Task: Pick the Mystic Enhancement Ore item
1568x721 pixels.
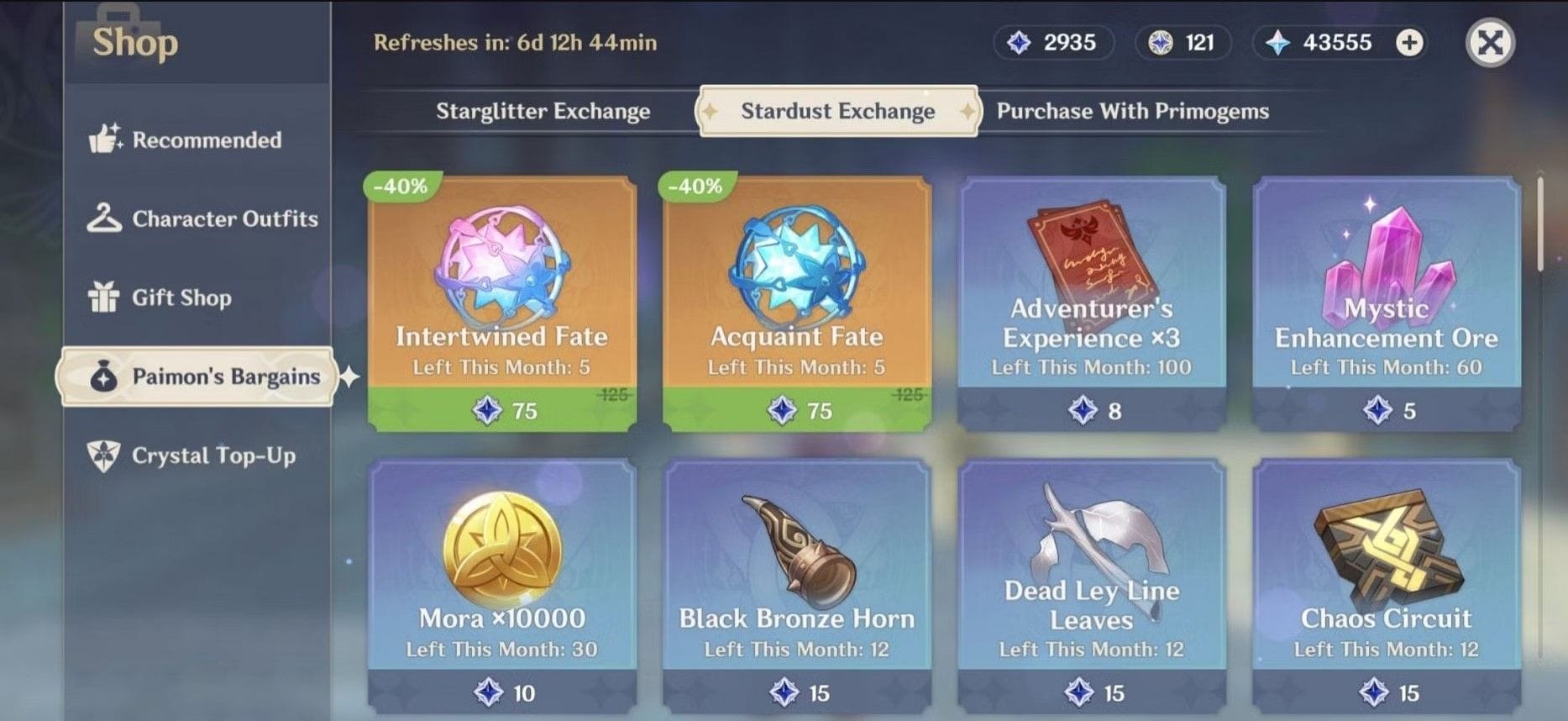Action: click(x=1386, y=303)
